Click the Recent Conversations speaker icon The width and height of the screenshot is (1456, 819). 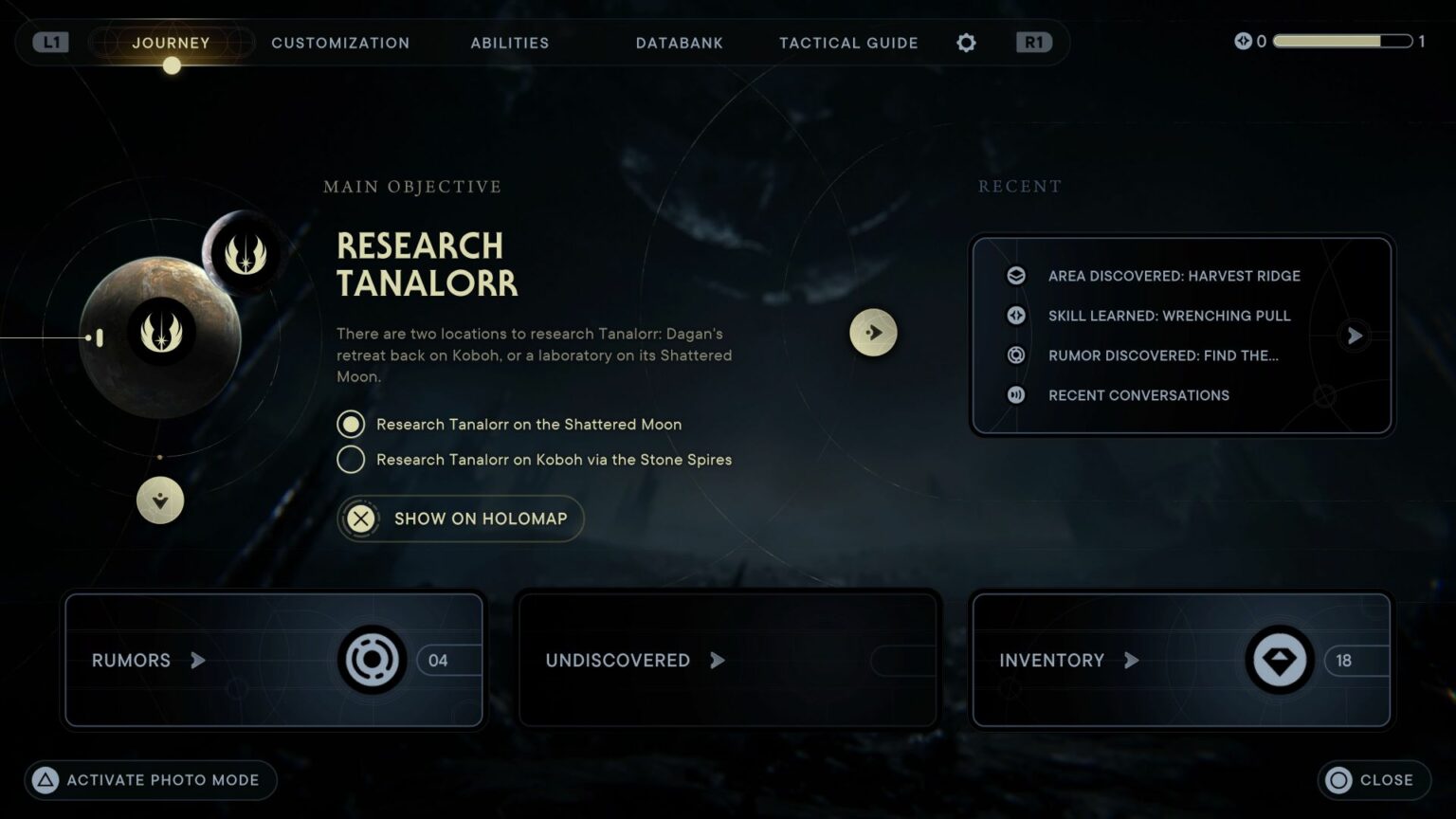pyautogui.click(x=1015, y=395)
